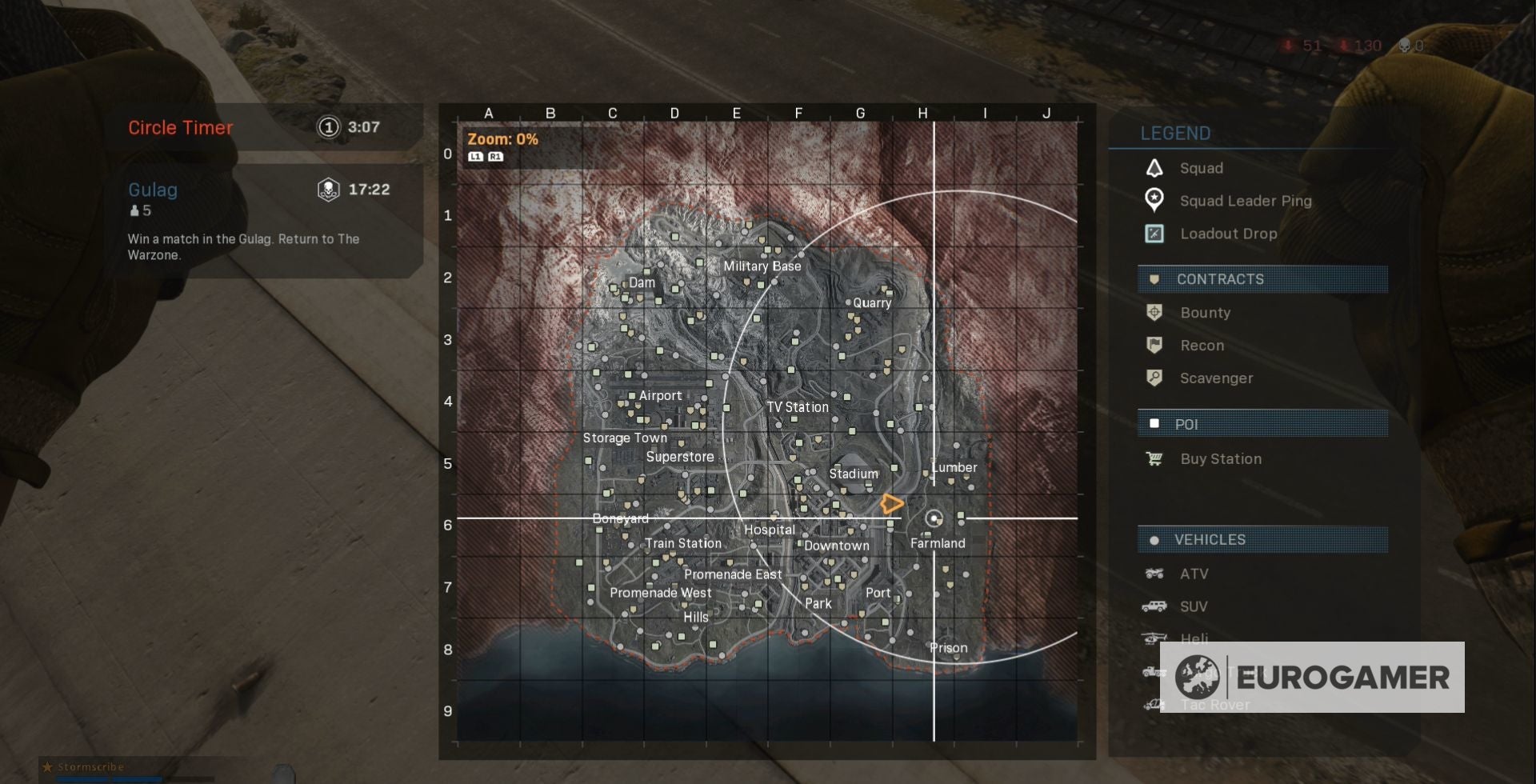Image resolution: width=1536 pixels, height=784 pixels.
Task: Click the Squad Leader Ping icon
Action: tap(1155, 201)
